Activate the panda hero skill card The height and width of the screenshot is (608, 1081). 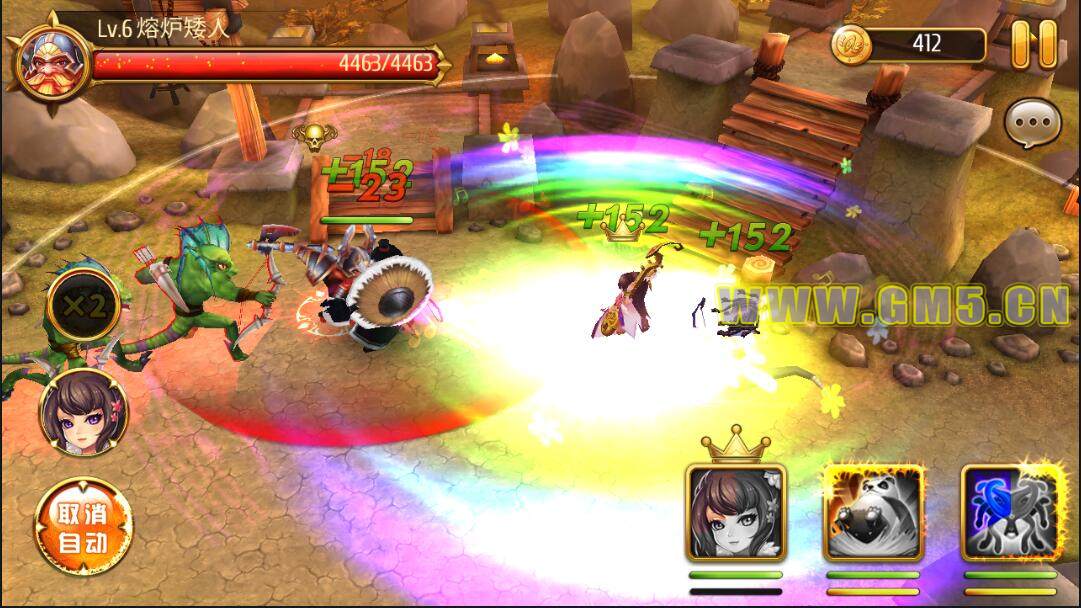[x=872, y=511]
